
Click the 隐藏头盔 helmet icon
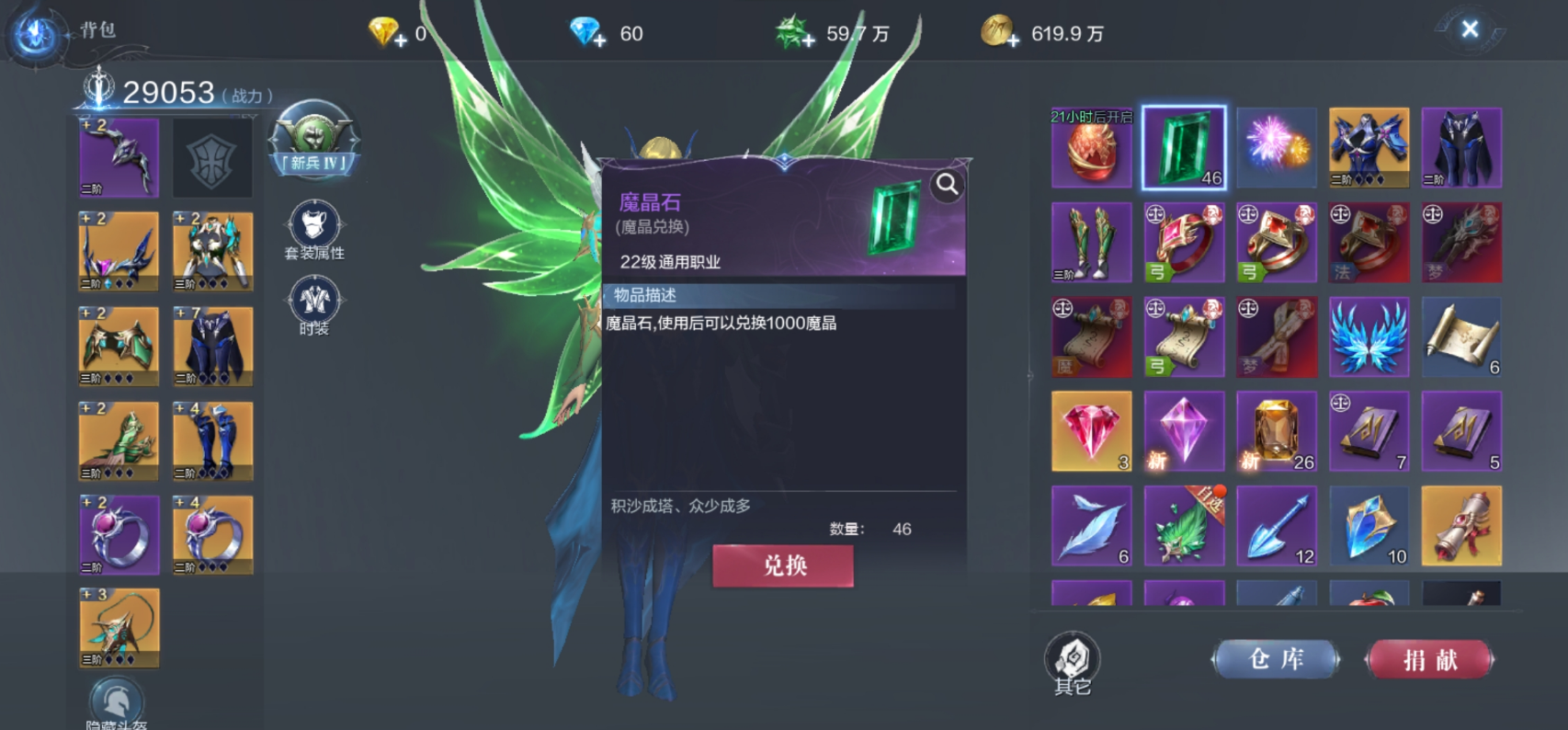pos(118,701)
